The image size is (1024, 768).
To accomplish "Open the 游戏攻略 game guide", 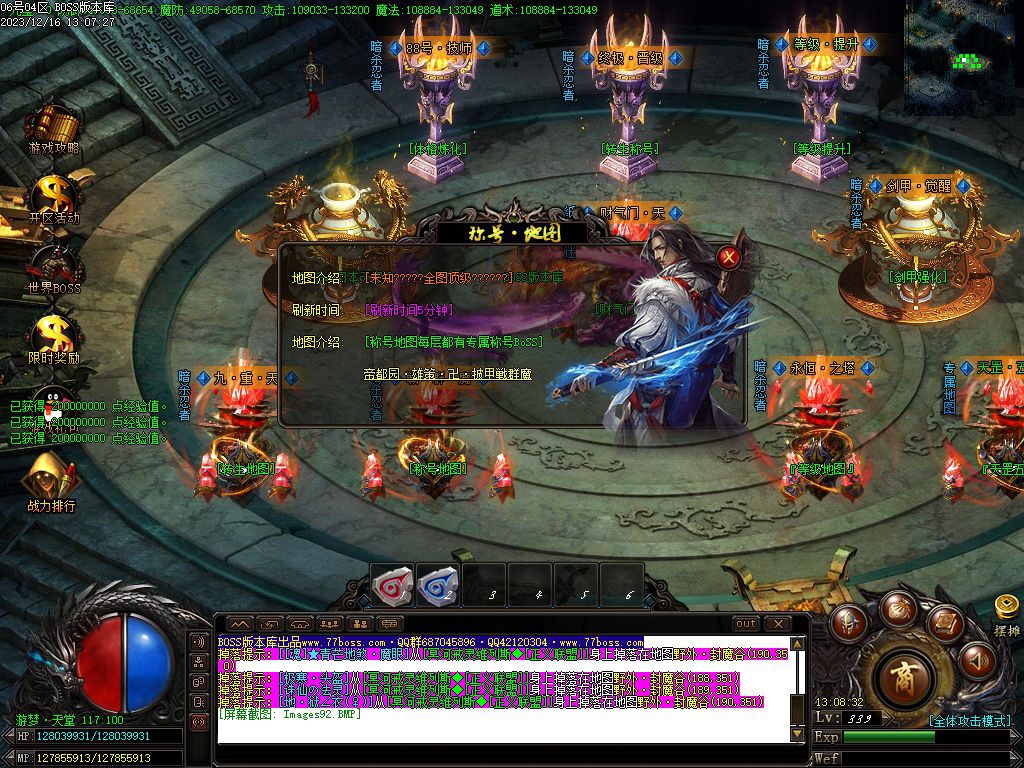I will (x=52, y=128).
